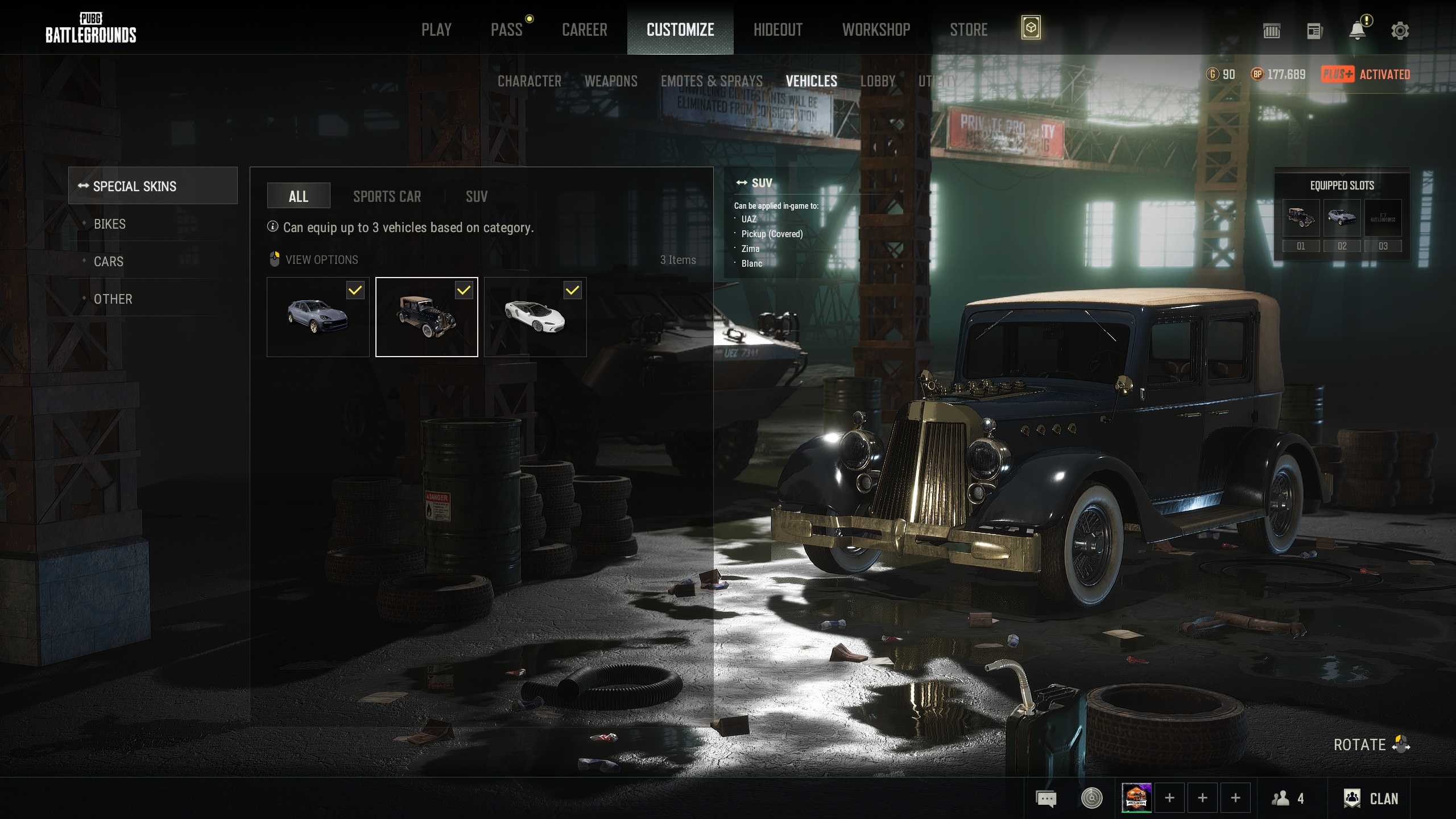This screenshot has width=1456, height=819.
Task: Select the blue-grey SUV skin tile
Action: point(317,317)
